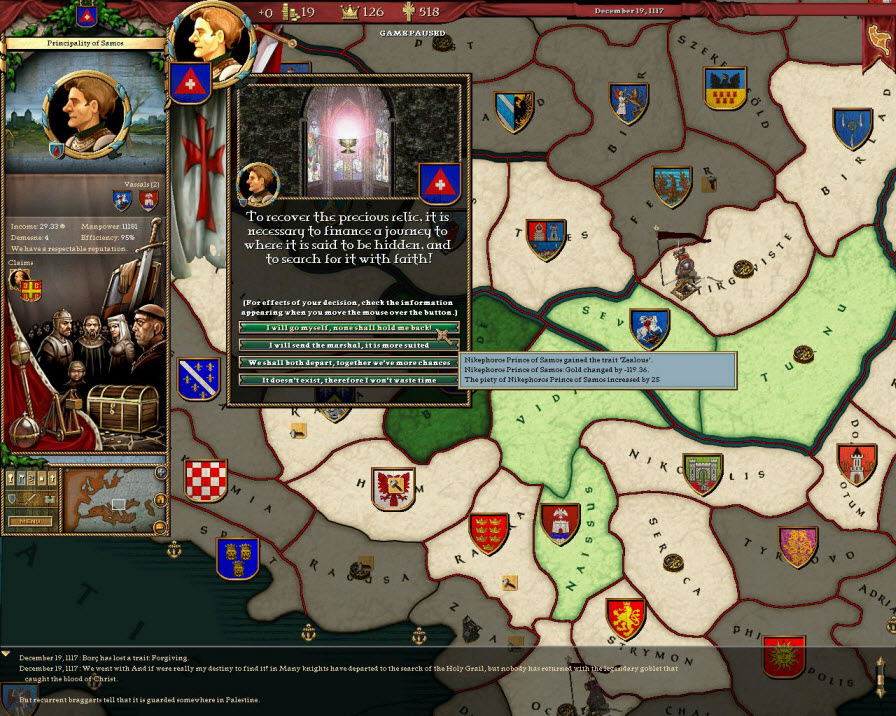
Task: Click the date December 19, 1117
Action: pyautogui.click(x=629, y=11)
